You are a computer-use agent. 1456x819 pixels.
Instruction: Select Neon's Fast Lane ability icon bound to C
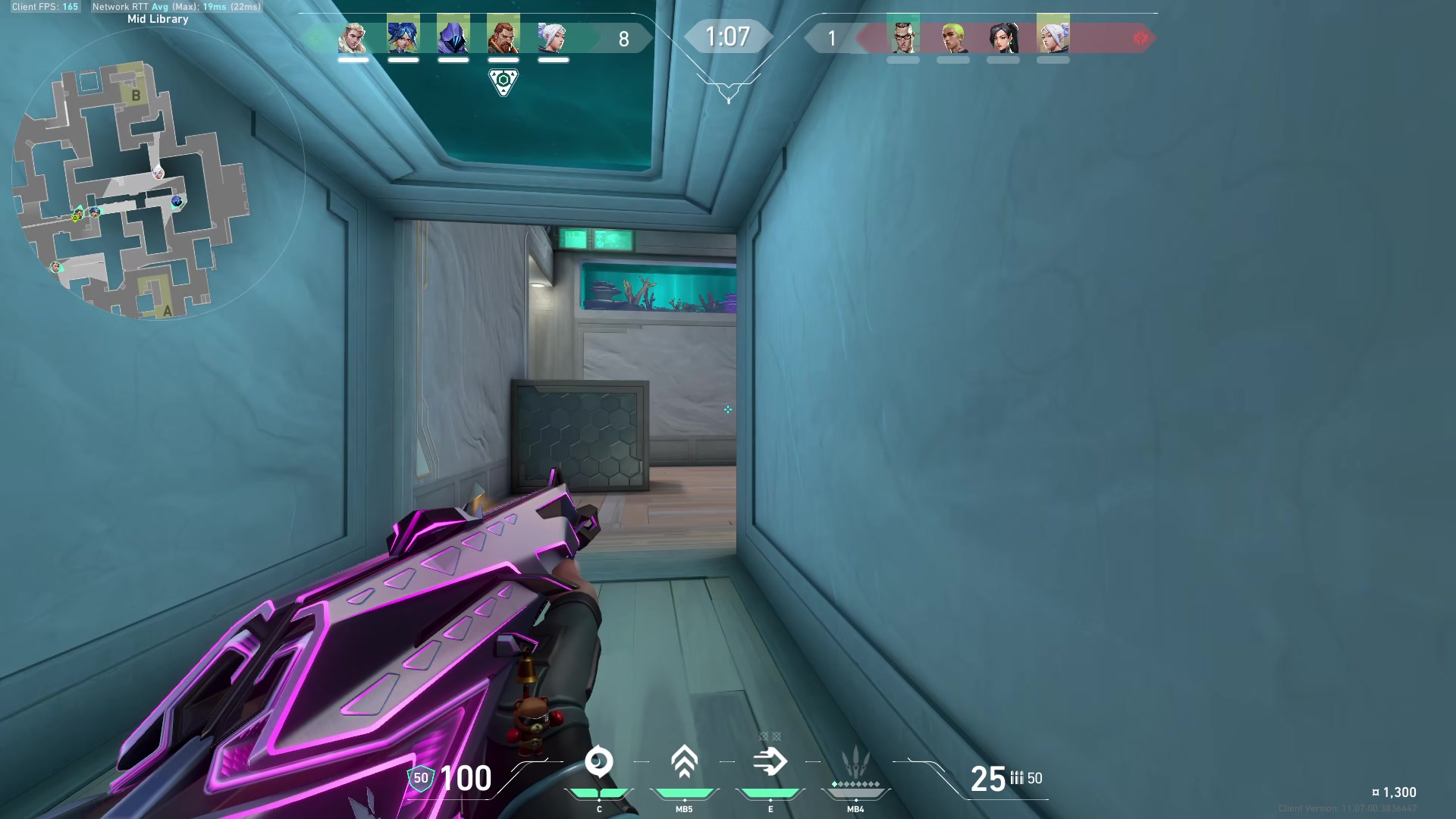[599, 762]
